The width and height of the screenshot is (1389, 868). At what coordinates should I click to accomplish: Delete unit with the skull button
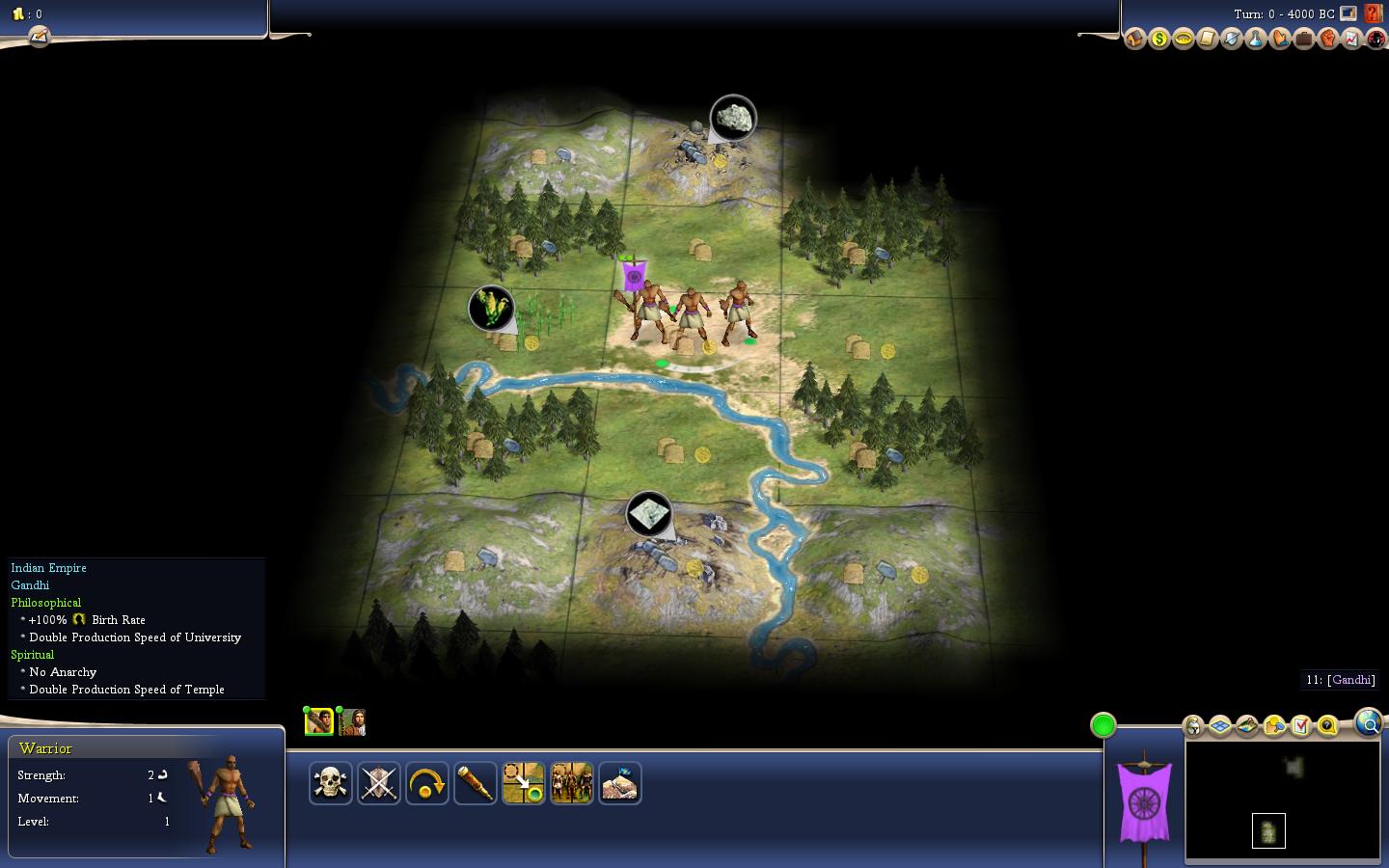pos(331,783)
